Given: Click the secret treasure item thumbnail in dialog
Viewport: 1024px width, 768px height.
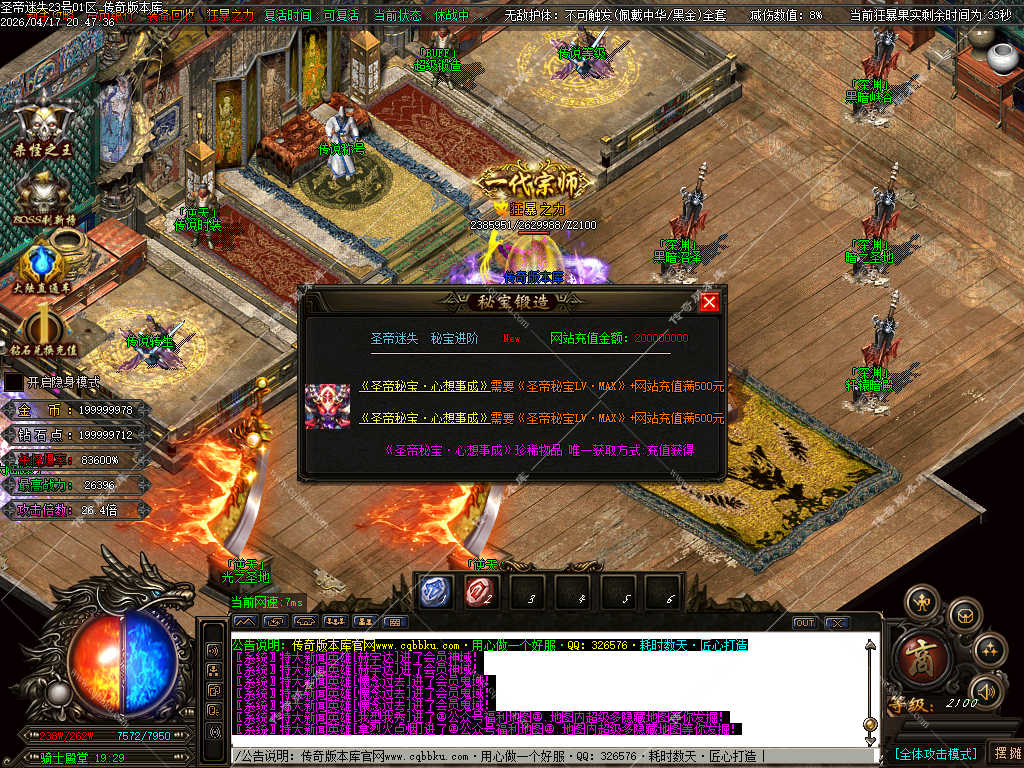Looking at the screenshot, I should click(327, 406).
